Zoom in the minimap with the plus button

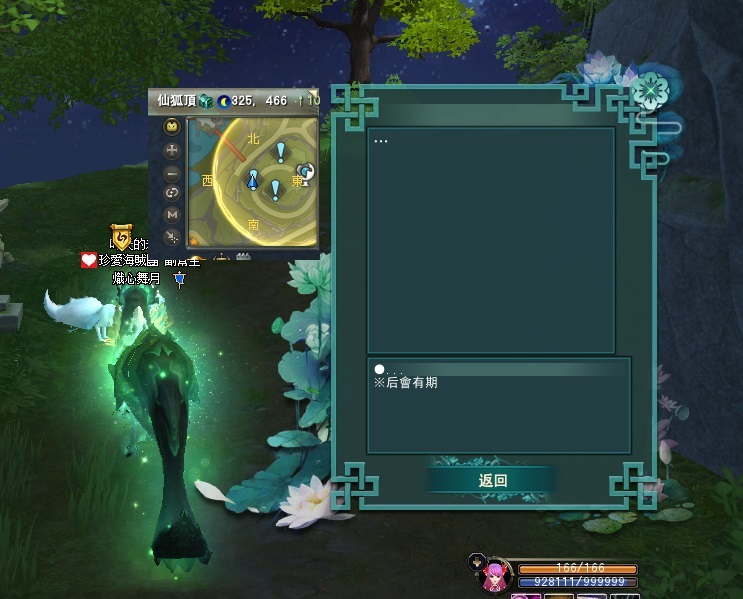(172, 150)
